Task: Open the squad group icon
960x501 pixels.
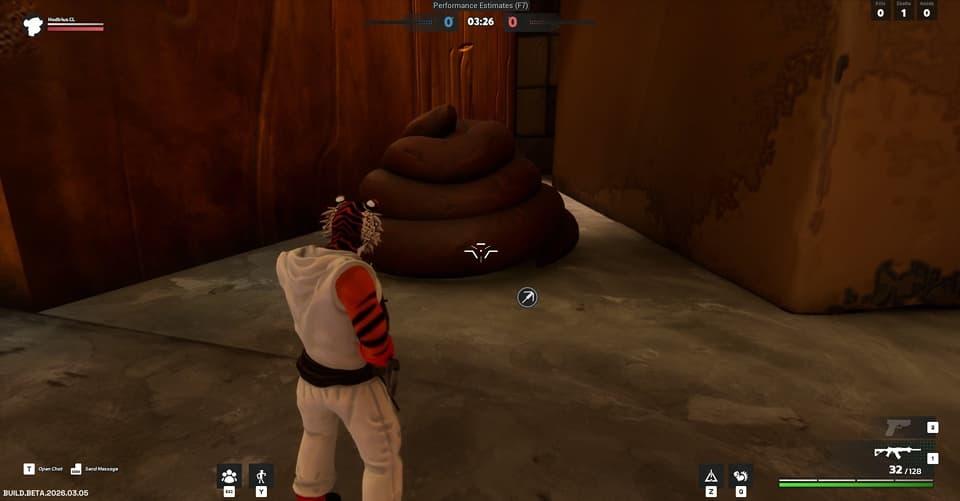Action: (229, 476)
